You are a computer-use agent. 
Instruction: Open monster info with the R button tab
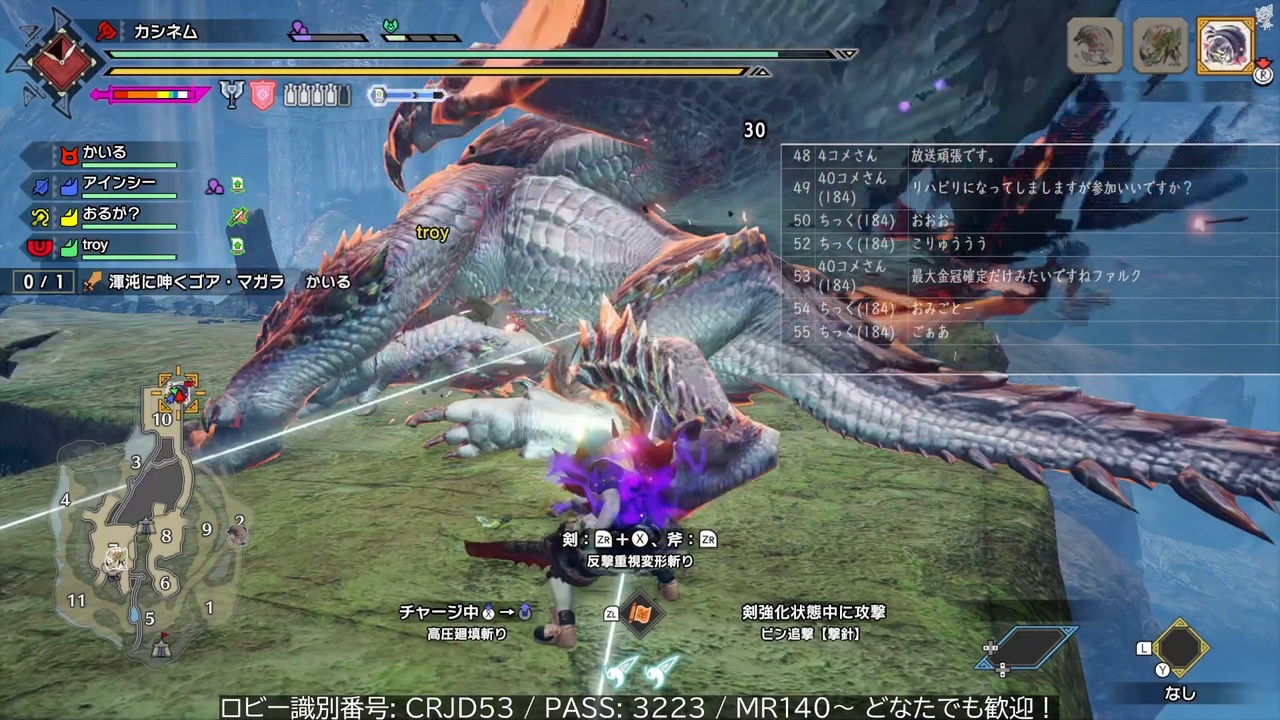pyautogui.click(x=1263, y=75)
